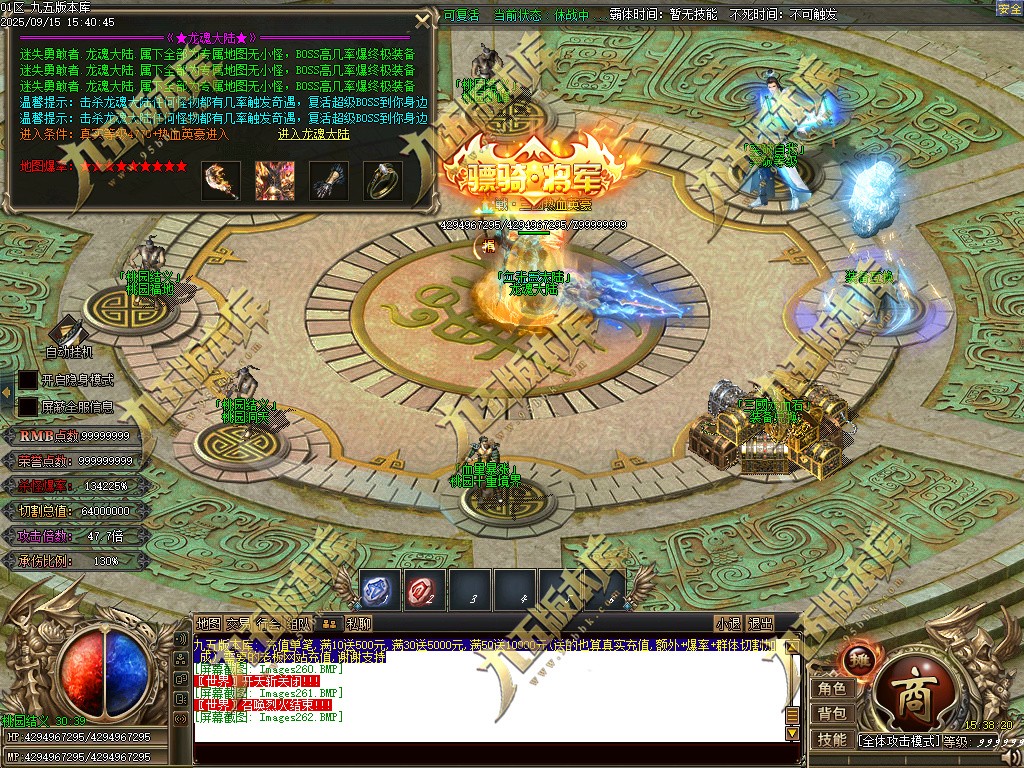The image size is (1024, 768).
Task: Open the 地图 chat-bar tab
Action: click(x=208, y=624)
